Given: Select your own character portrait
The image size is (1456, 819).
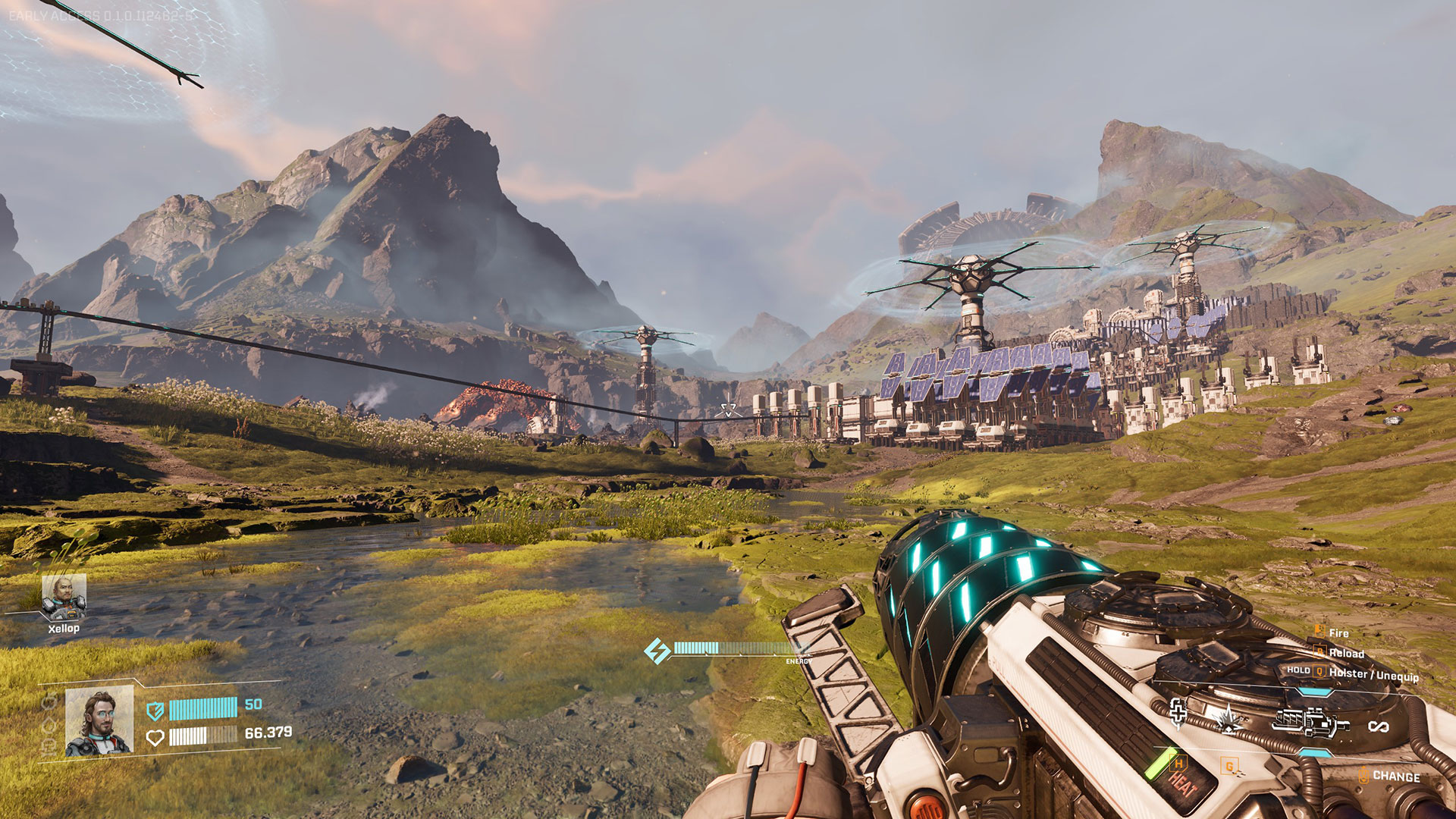Looking at the screenshot, I should pyautogui.click(x=99, y=722).
